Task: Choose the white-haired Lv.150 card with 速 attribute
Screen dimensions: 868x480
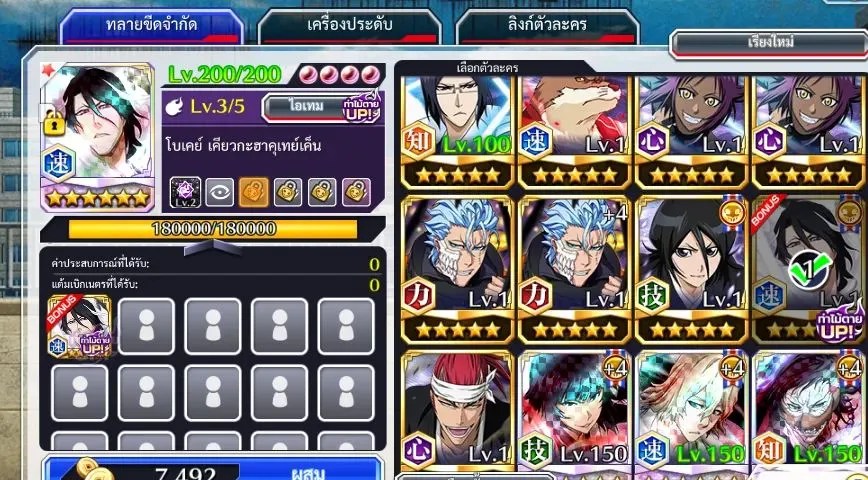Action: click(x=691, y=410)
